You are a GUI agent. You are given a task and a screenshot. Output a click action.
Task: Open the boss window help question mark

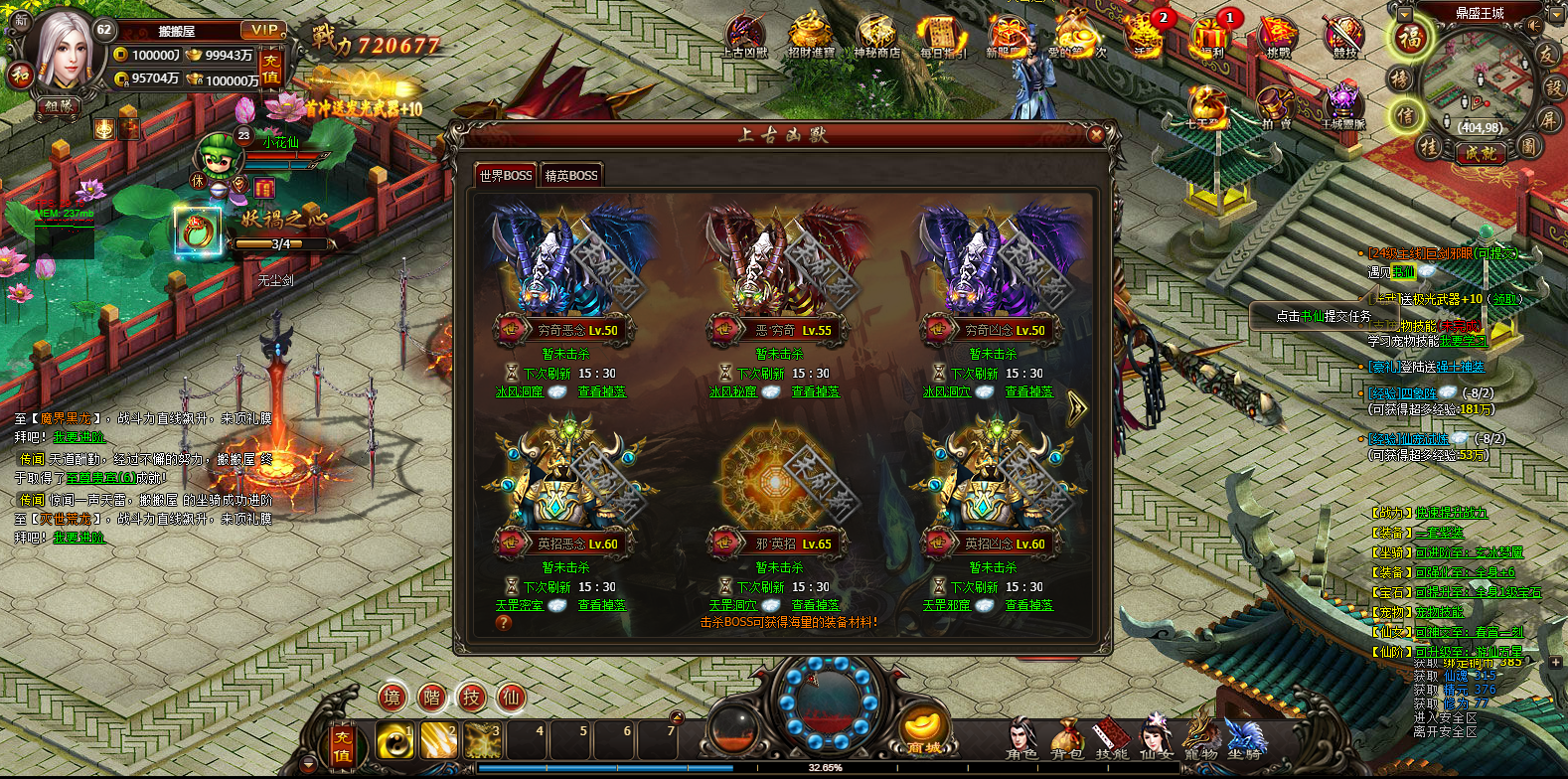tap(504, 623)
